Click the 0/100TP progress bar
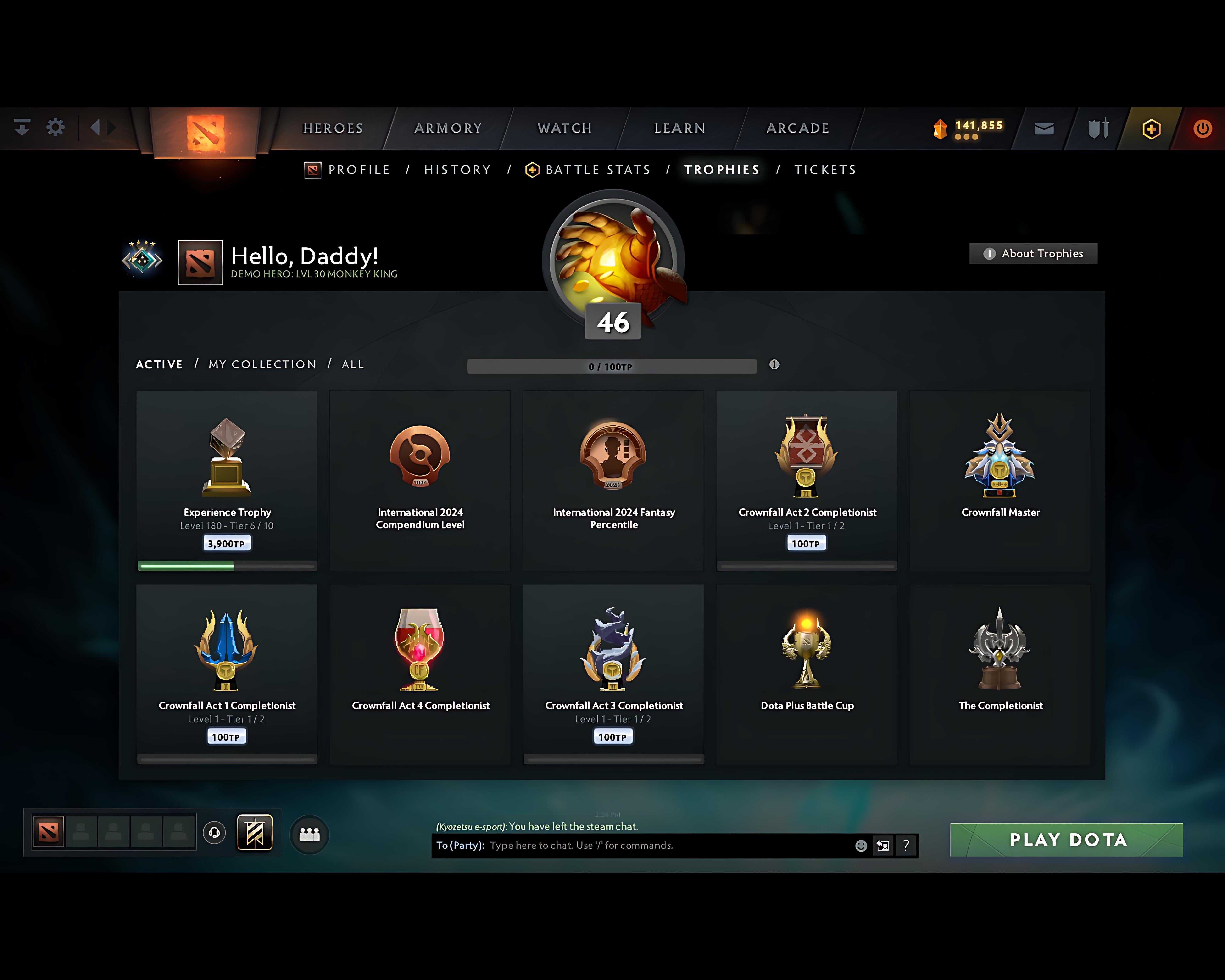 pyautogui.click(x=611, y=367)
